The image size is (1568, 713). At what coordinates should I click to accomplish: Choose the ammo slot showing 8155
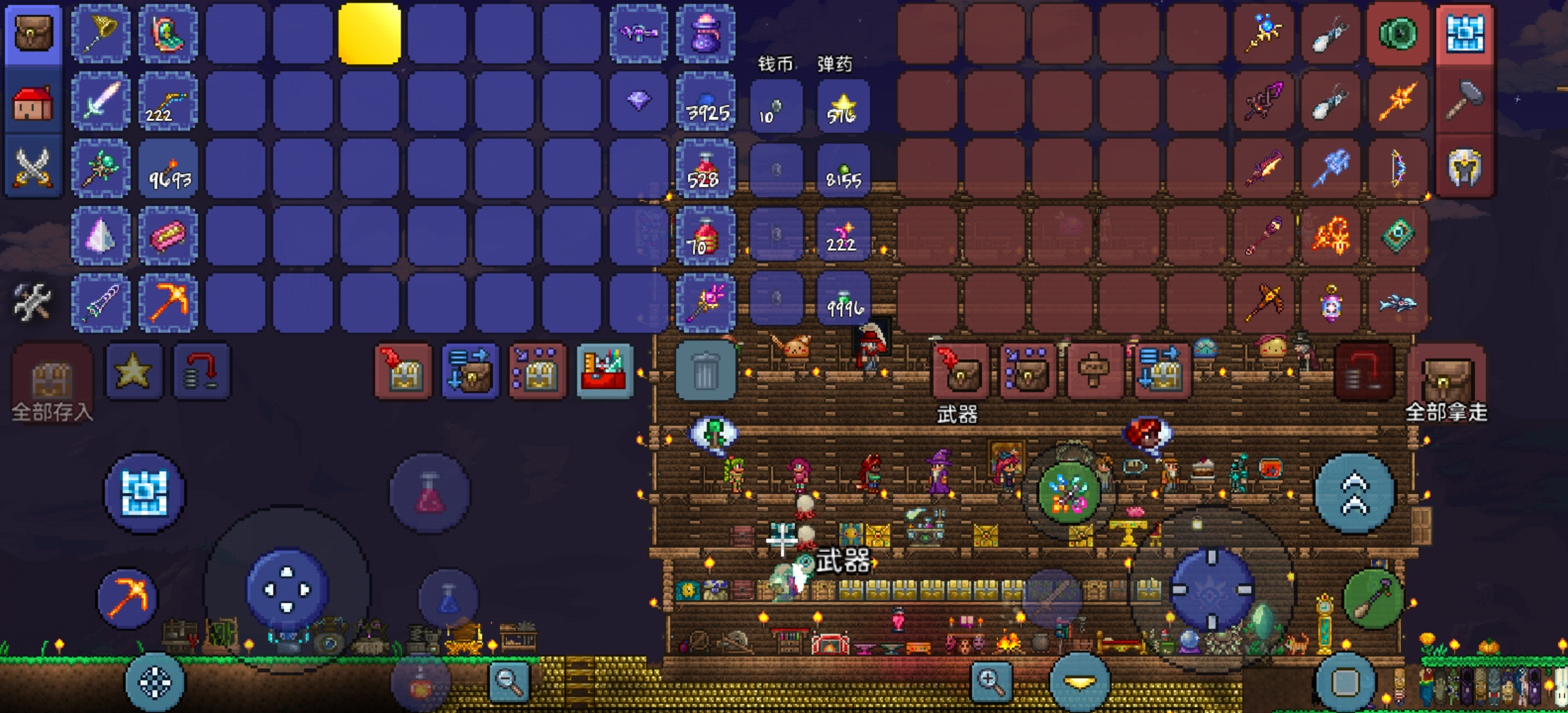(843, 170)
